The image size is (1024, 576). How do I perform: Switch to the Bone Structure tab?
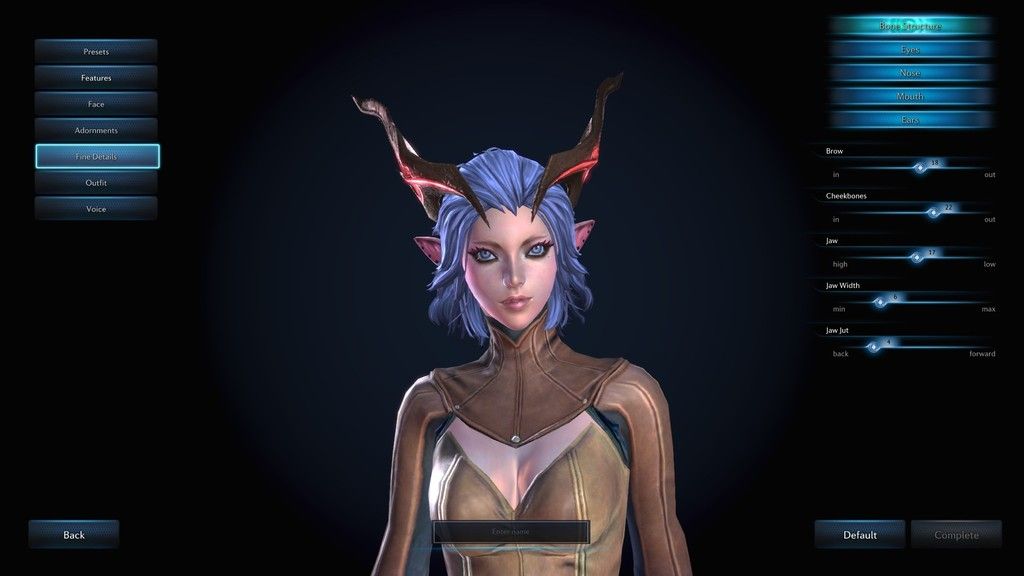tap(910, 26)
